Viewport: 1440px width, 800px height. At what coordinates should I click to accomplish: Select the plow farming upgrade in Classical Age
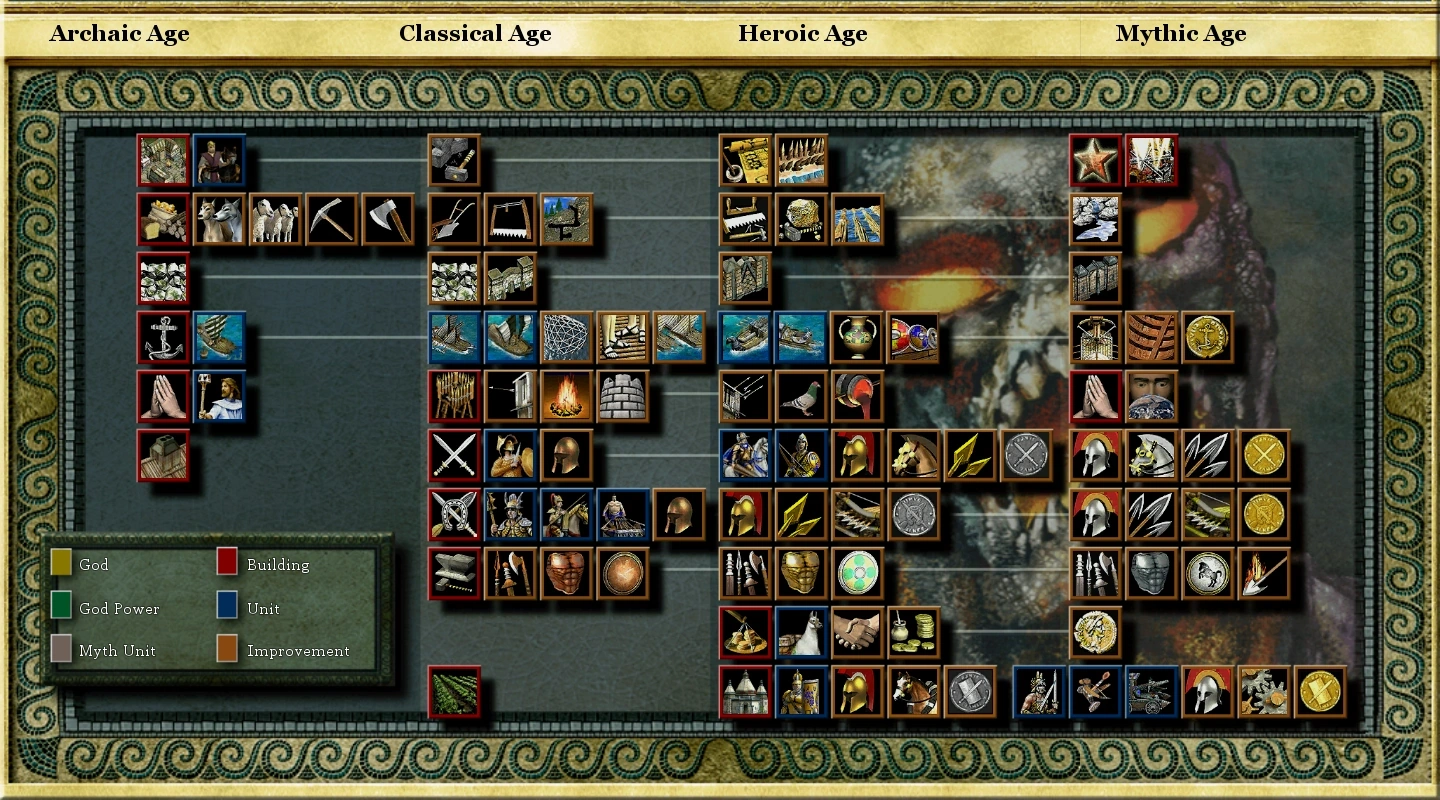453,220
